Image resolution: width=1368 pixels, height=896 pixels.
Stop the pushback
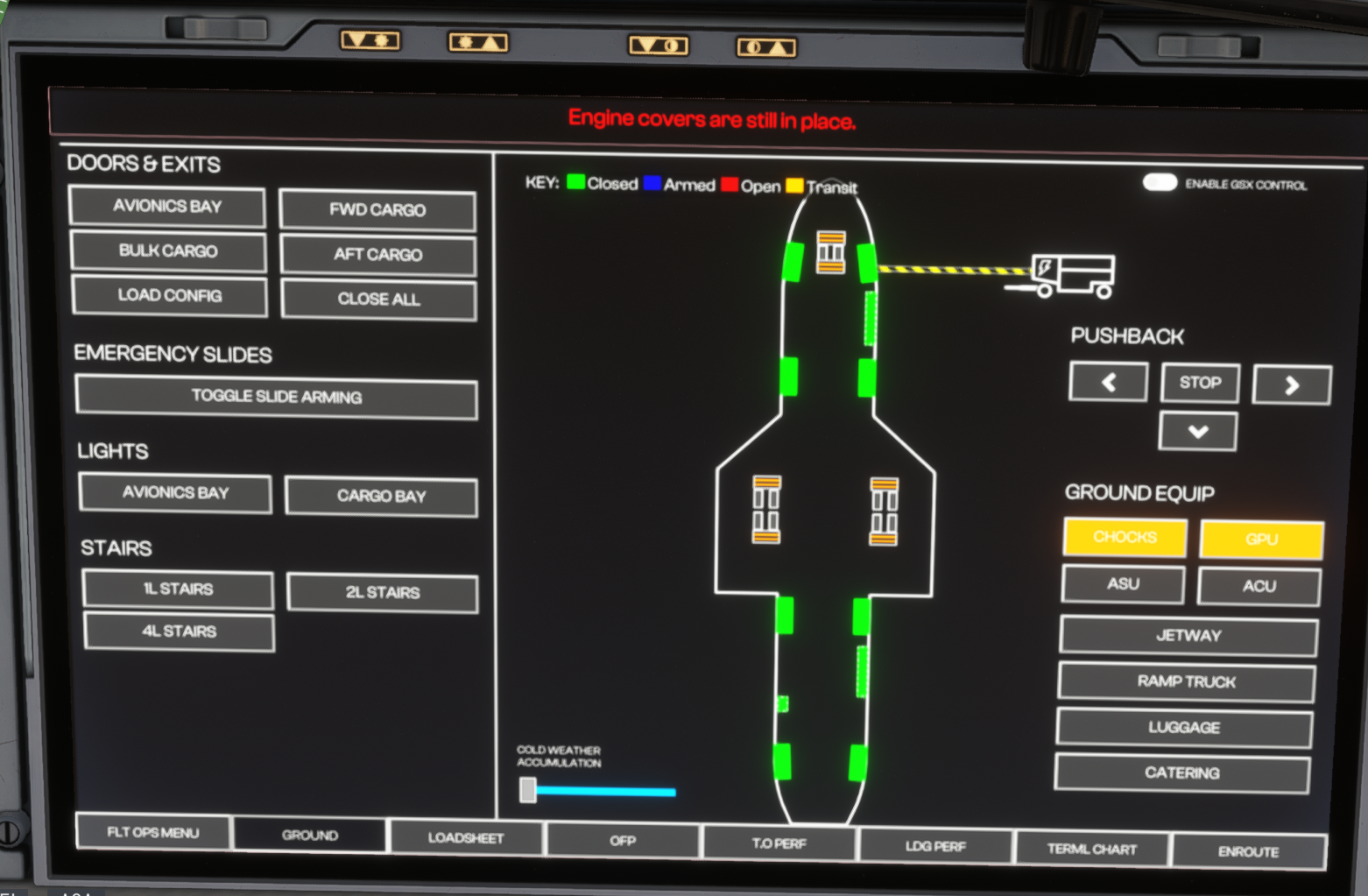[1200, 383]
